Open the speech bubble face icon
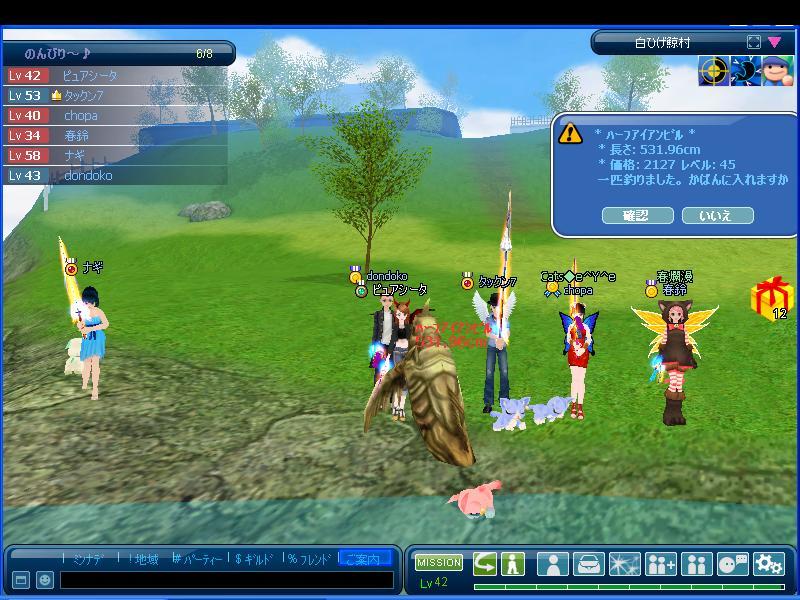The image size is (800, 600). click(733, 563)
